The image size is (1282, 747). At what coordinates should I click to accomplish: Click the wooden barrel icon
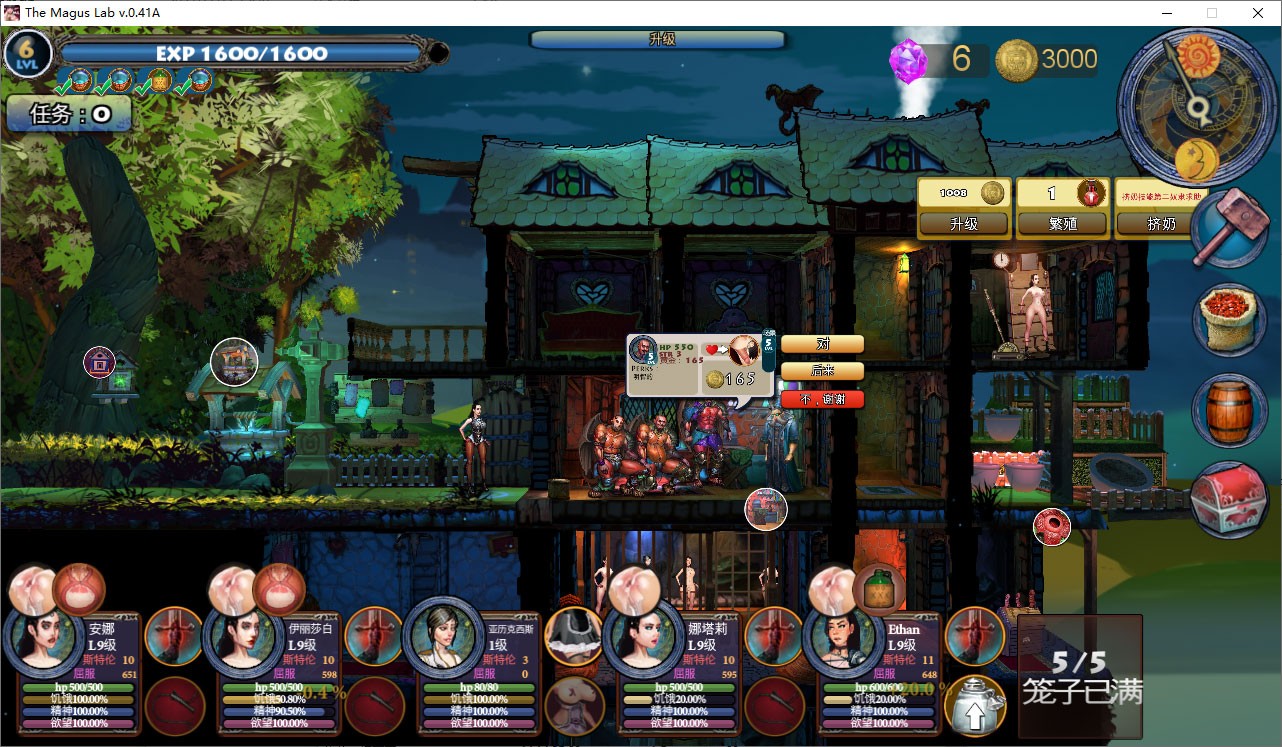click(1229, 410)
